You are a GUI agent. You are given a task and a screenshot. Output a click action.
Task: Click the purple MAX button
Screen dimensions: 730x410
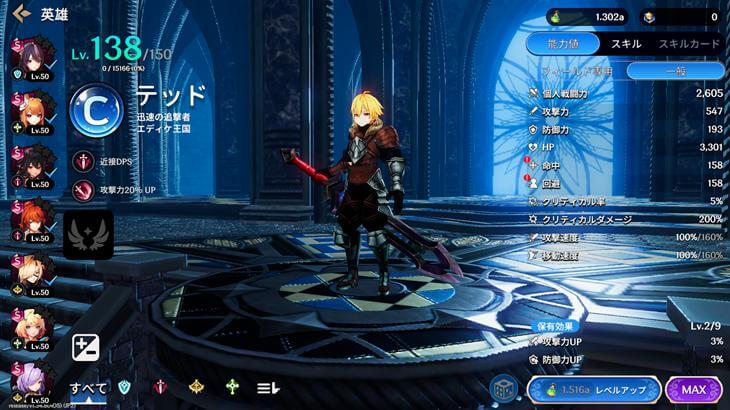pyautogui.click(x=694, y=389)
